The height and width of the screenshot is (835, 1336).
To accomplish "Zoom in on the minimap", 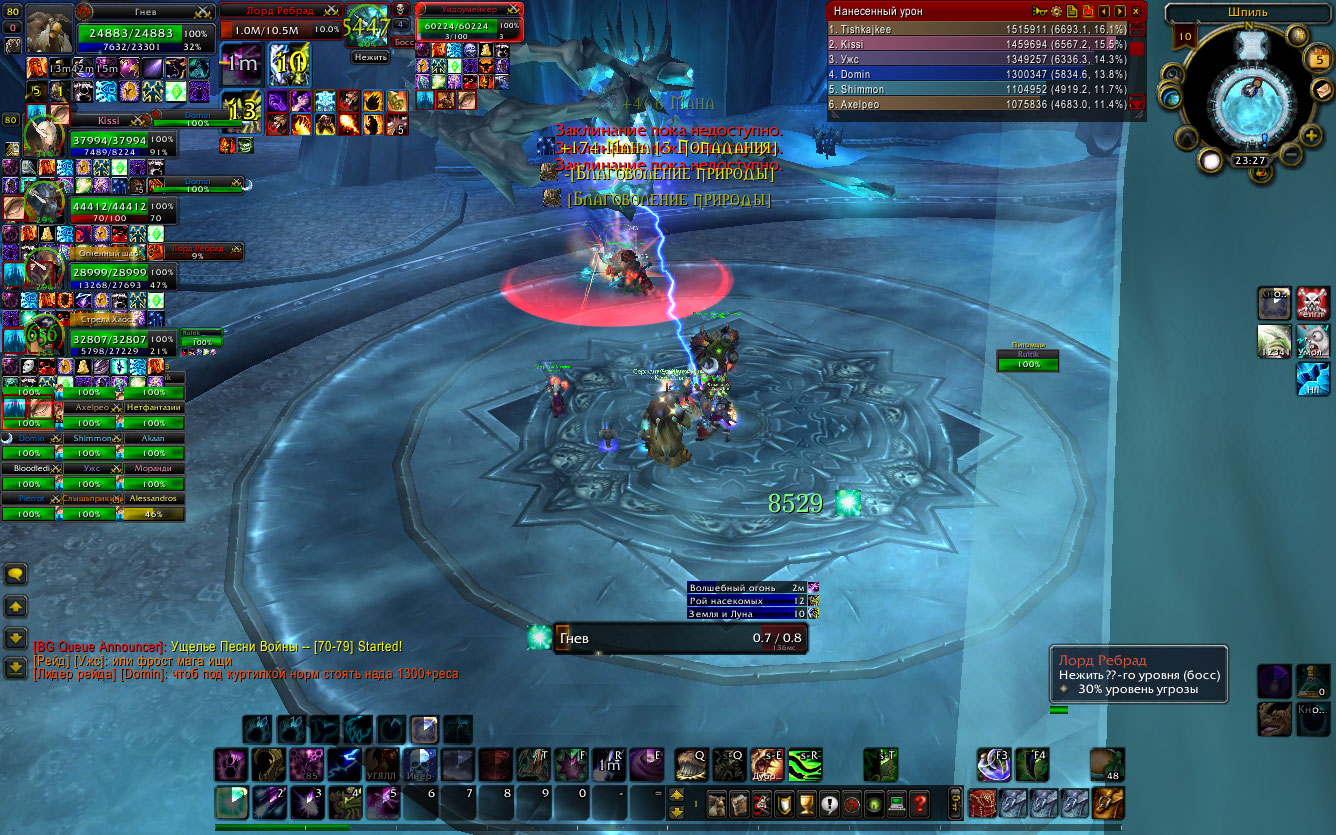I will tap(1311, 135).
